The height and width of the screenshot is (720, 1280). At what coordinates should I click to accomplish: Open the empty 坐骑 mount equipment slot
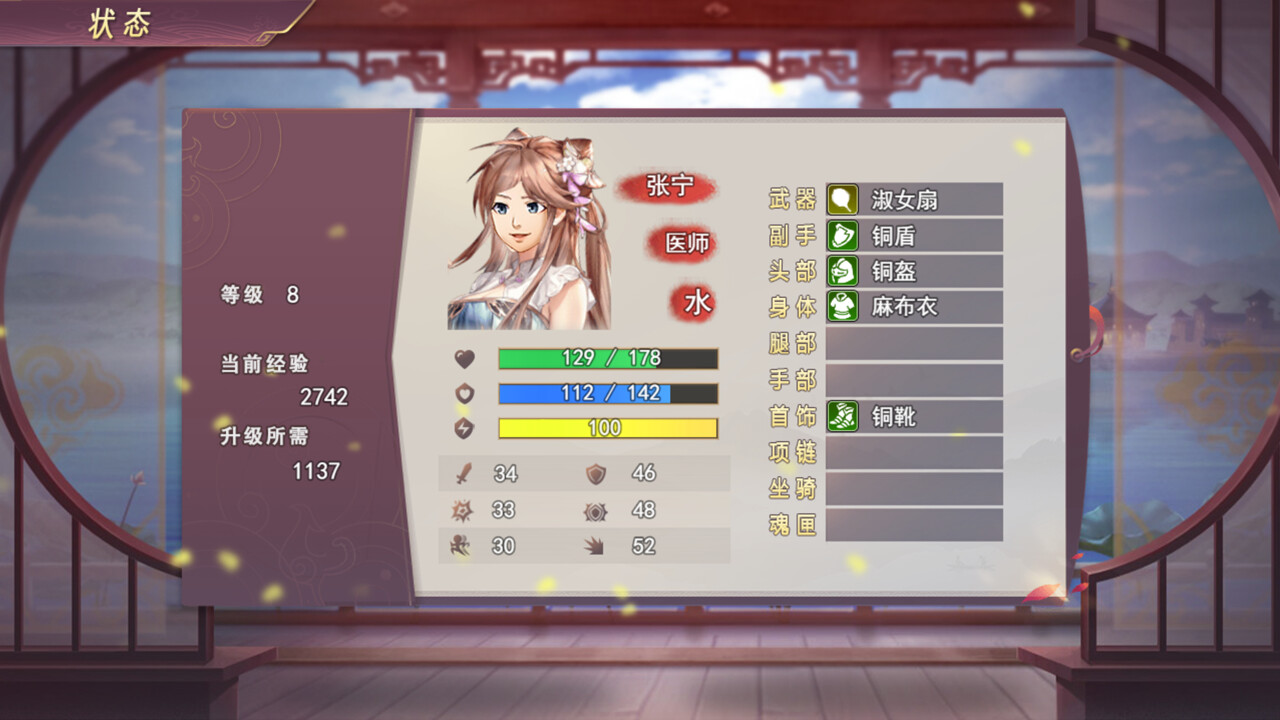tap(913, 490)
